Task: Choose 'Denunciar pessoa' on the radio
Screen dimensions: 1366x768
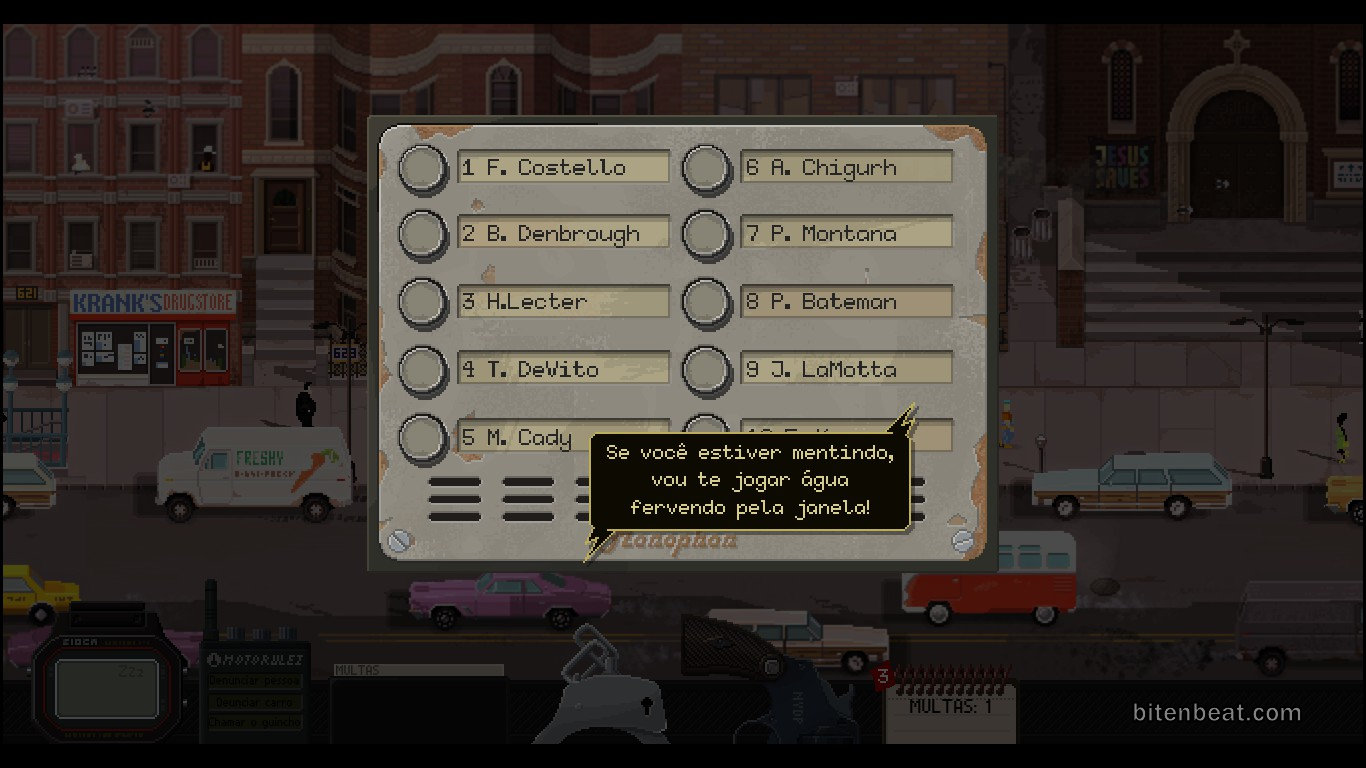Action: pyautogui.click(x=255, y=681)
